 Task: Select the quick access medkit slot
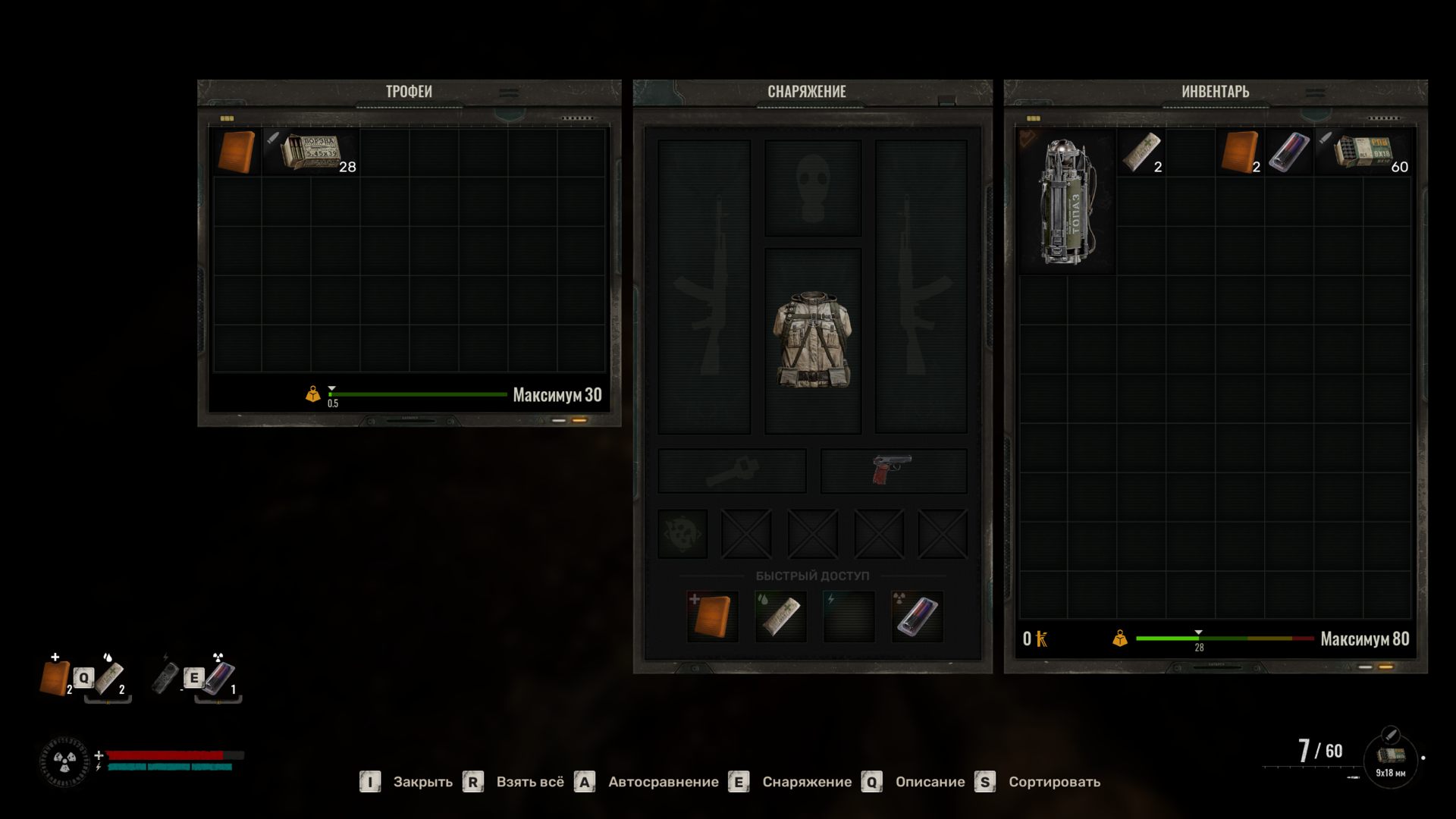[x=712, y=616]
